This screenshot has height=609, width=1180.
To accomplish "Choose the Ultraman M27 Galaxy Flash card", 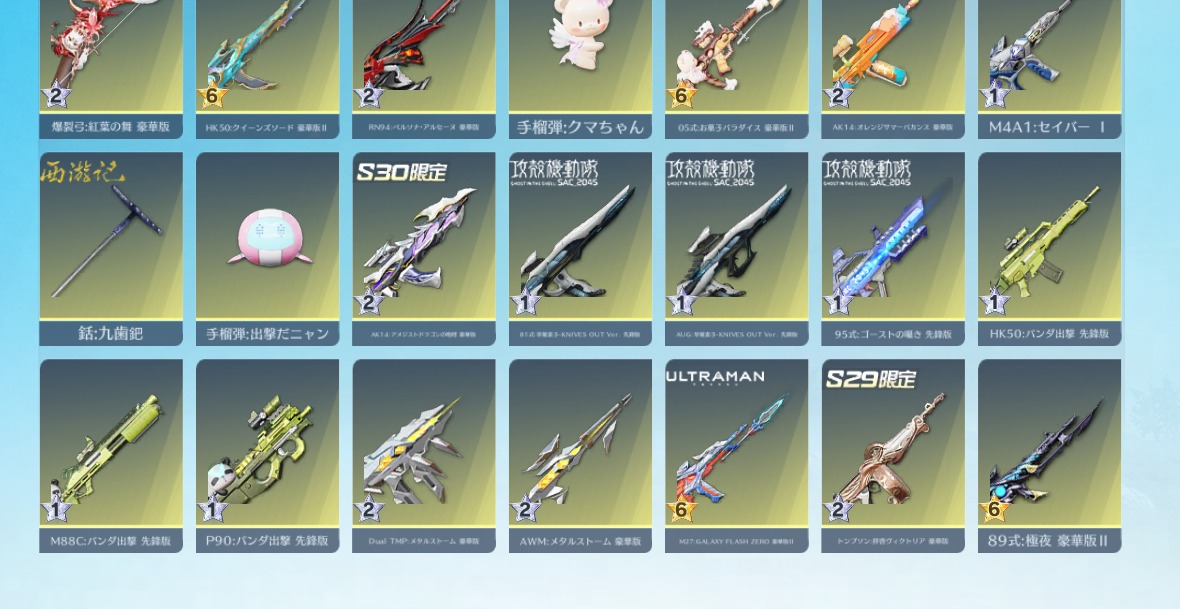I will click(x=736, y=455).
